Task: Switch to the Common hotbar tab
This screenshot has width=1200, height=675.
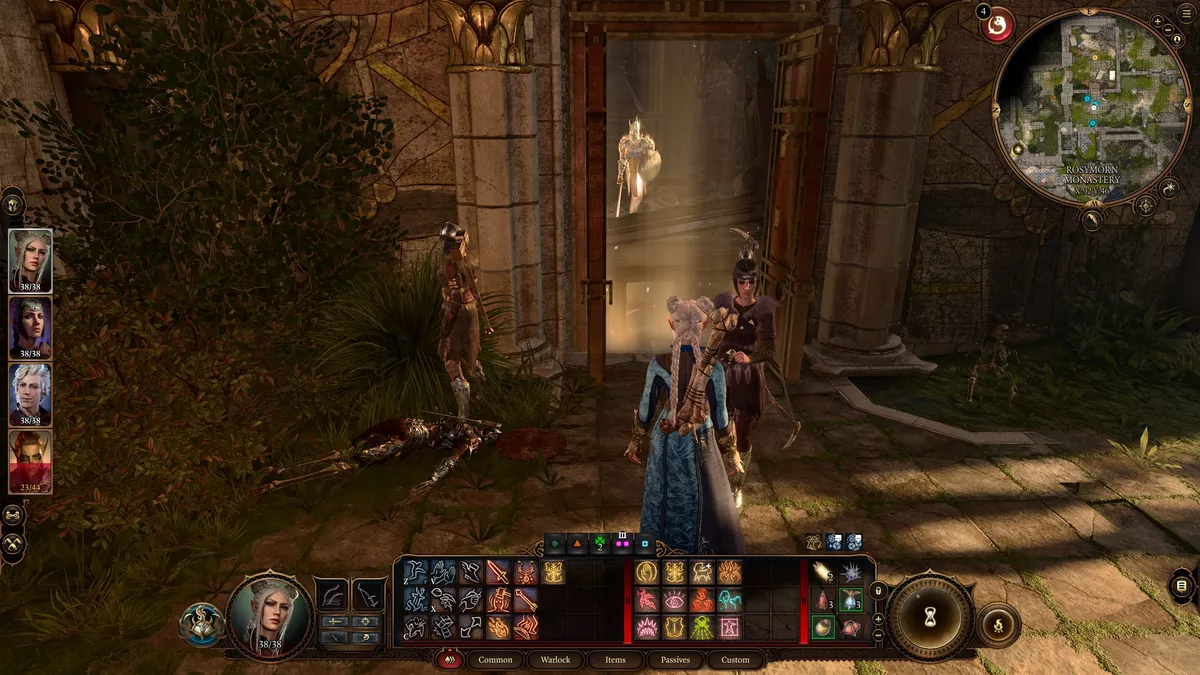Action: click(x=495, y=660)
